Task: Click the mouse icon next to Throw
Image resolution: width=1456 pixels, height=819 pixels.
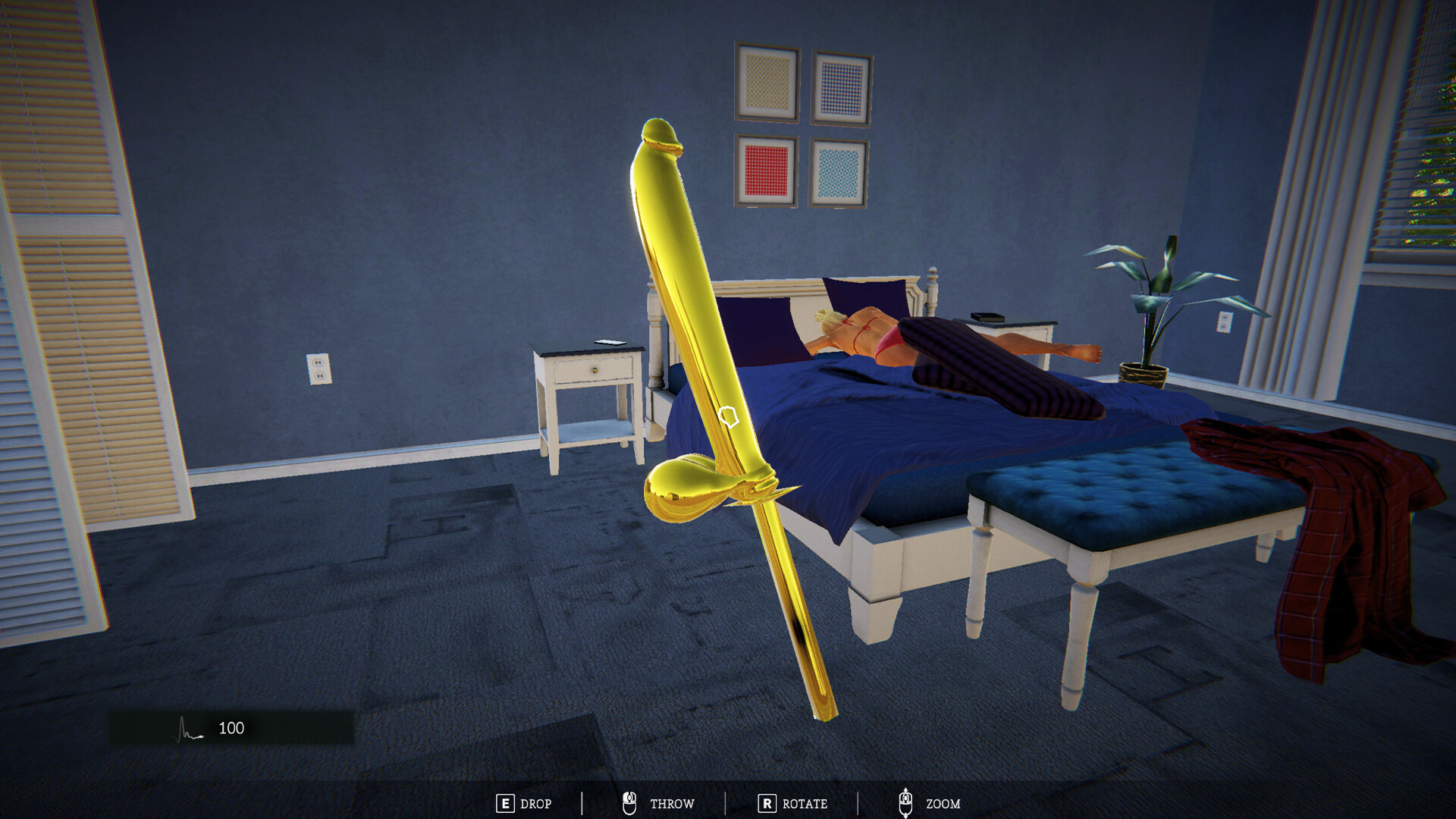Action: (629, 802)
